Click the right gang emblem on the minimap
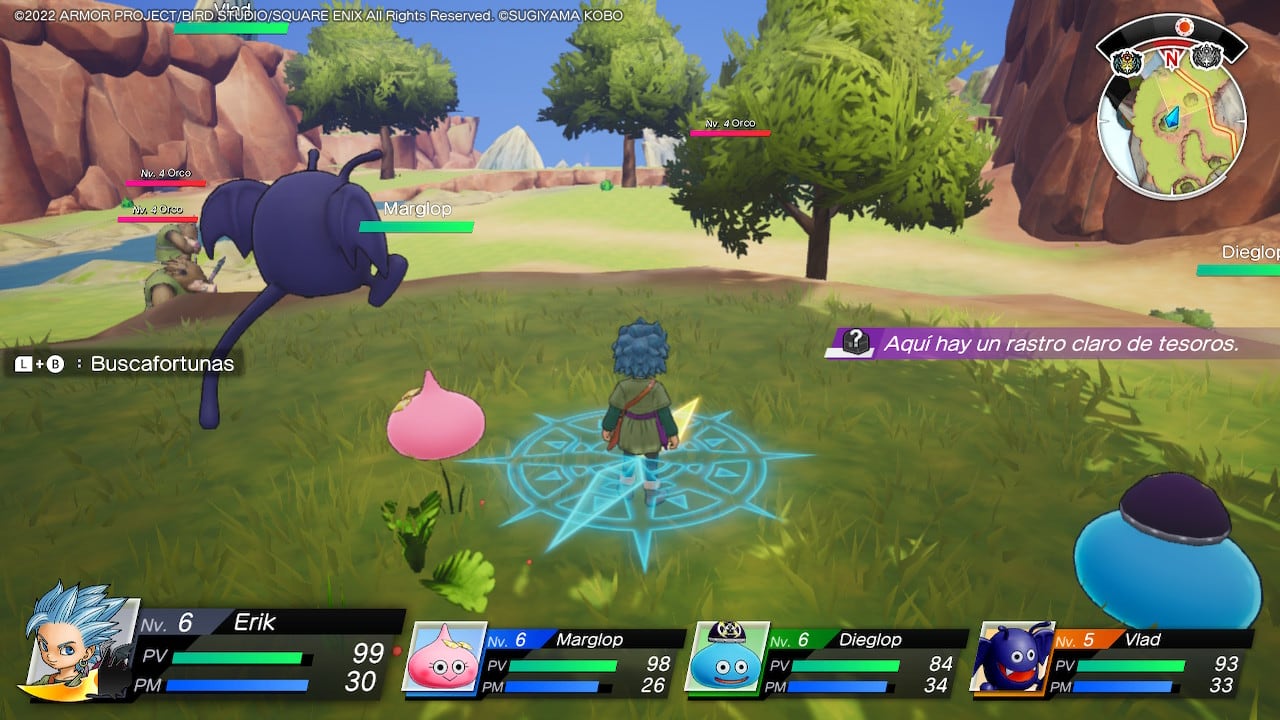Viewport: 1280px width, 720px height. 1206,58
